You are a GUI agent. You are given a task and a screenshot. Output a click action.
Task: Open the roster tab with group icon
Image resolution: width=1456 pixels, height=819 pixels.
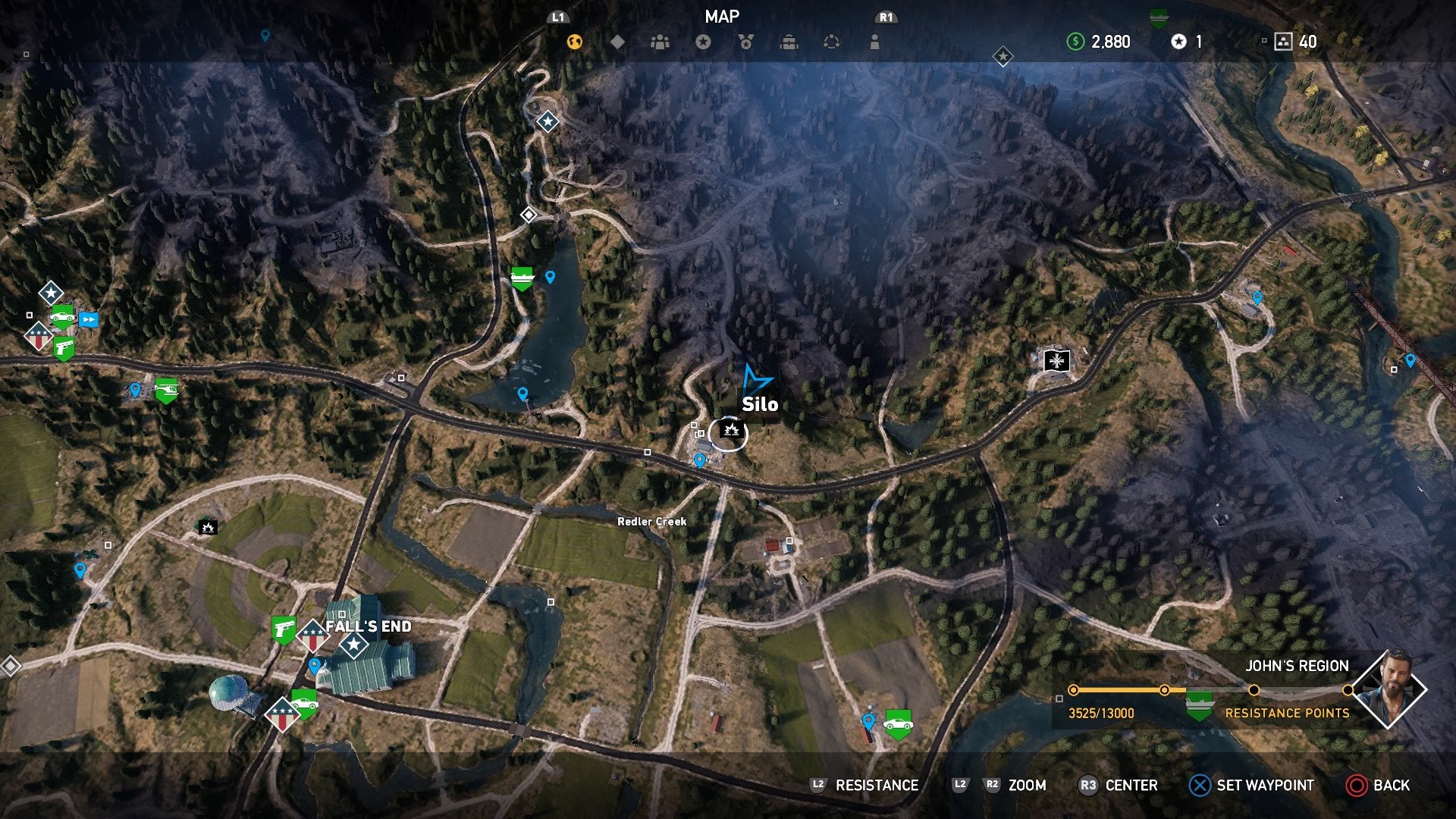click(x=660, y=43)
